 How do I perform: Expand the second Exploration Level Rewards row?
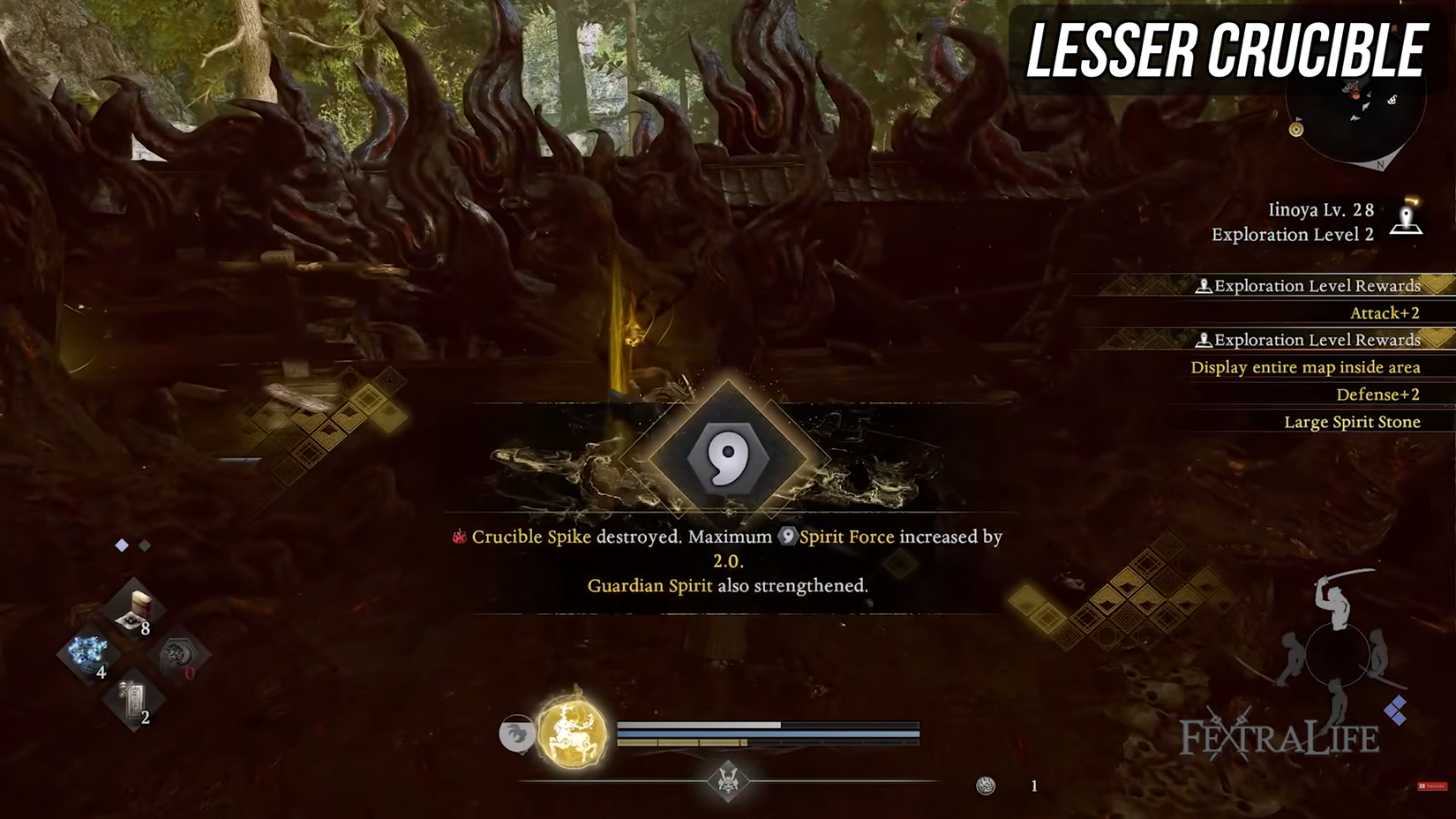click(1308, 340)
